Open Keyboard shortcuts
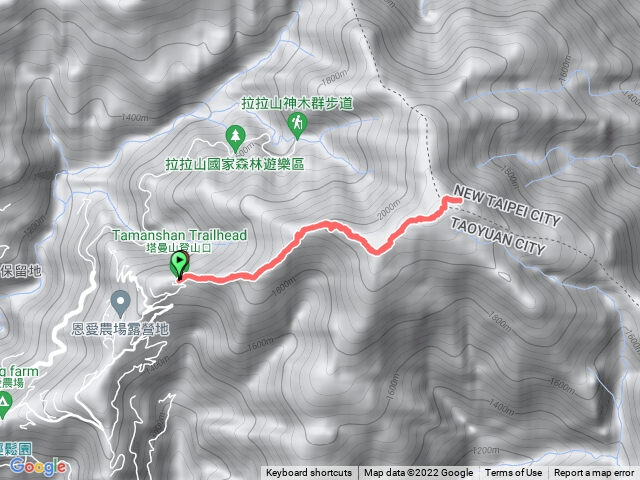This screenshot has width=640, height=480. (x=308, y=473)
